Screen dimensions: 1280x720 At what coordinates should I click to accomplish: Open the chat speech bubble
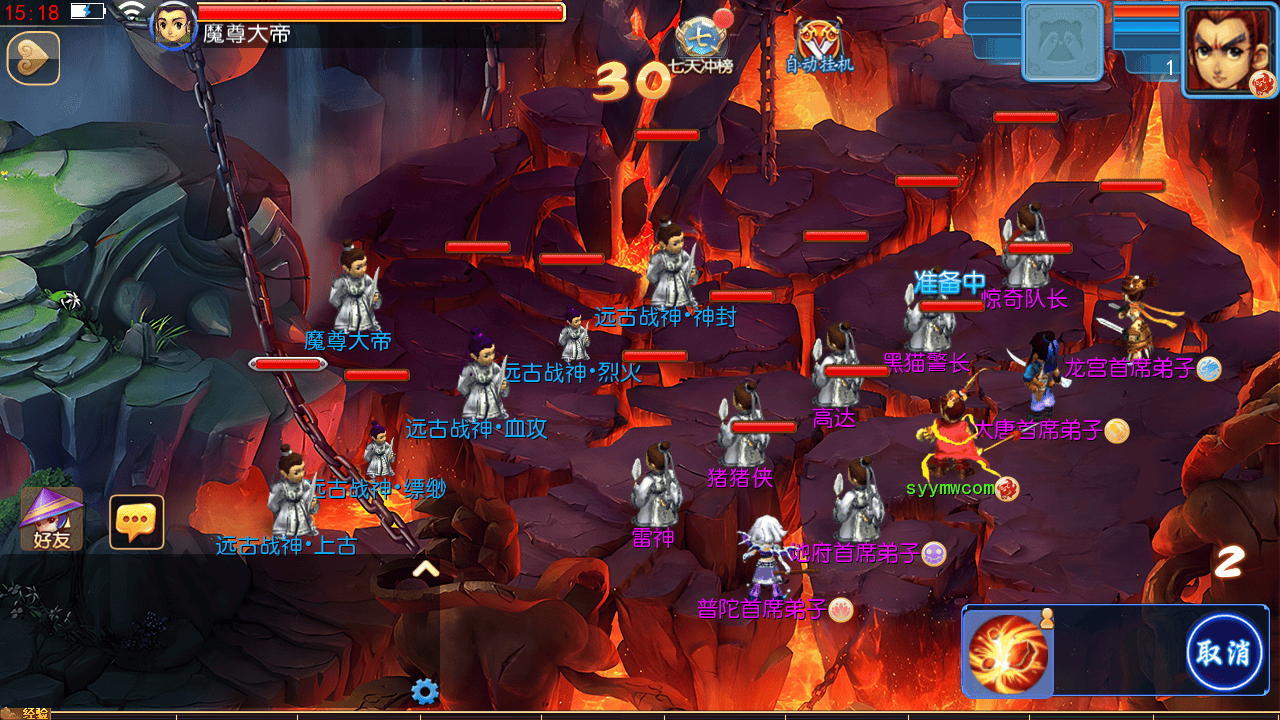[136, 522]
